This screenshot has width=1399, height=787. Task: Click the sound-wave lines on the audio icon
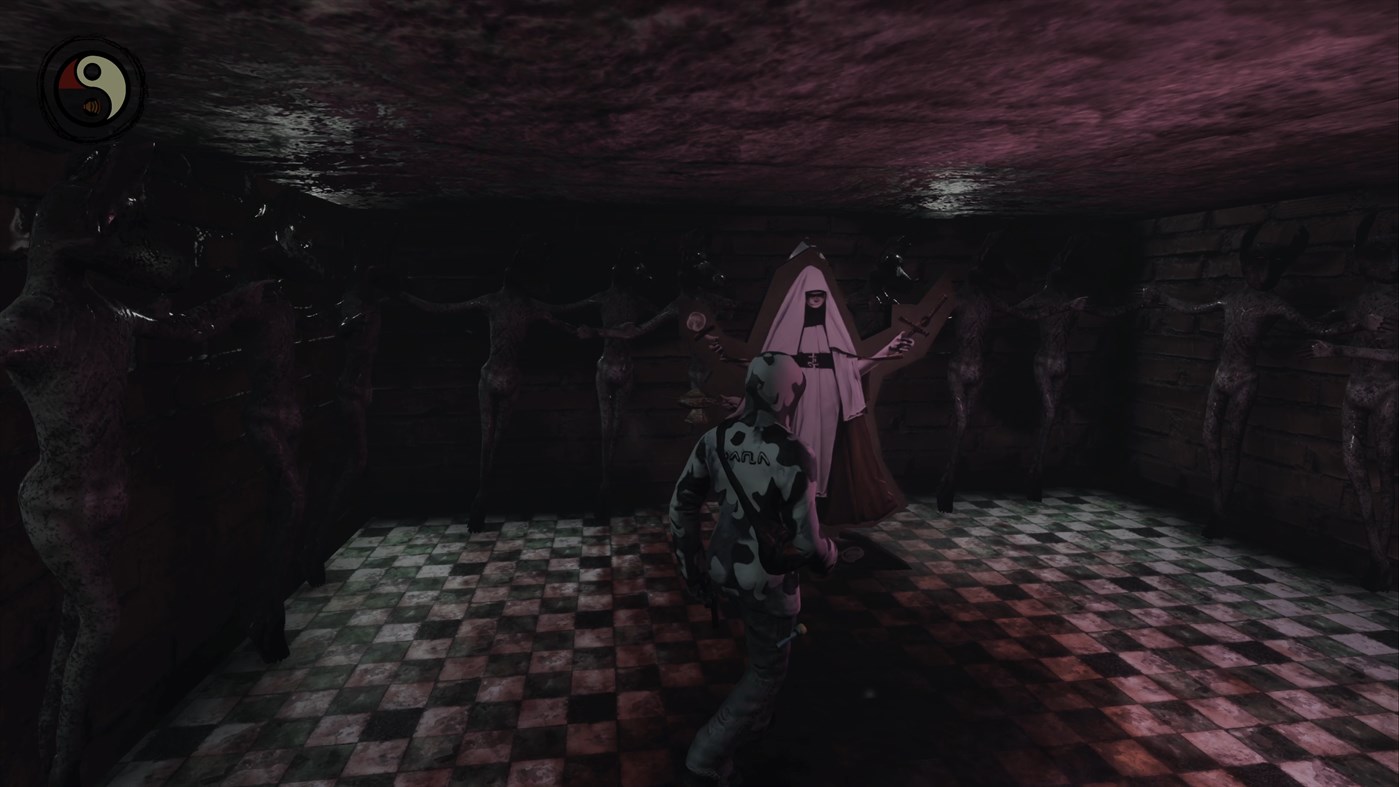tap(98, 106)
